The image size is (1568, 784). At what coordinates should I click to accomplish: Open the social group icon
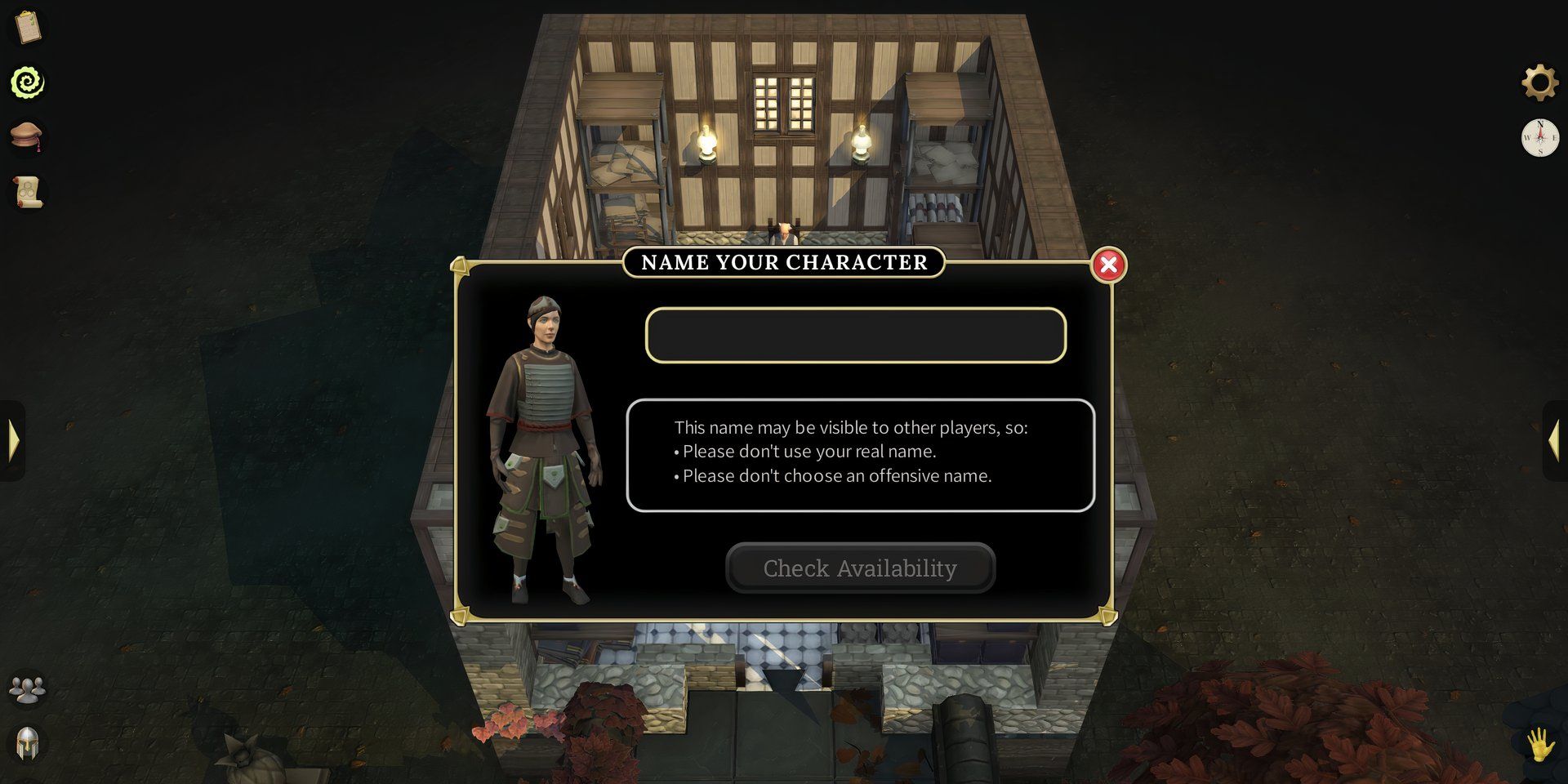28,690
